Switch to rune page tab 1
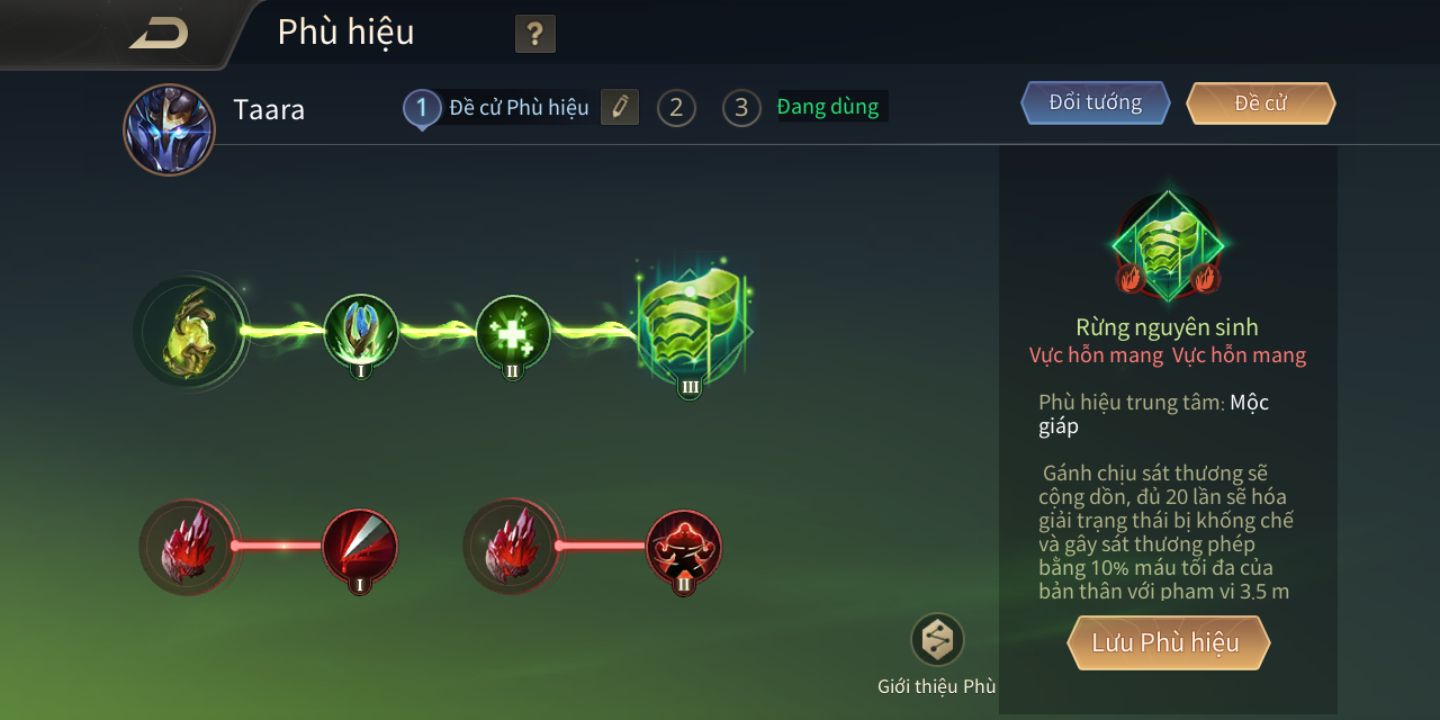Image resolution: width=1440 pixels, height=720 pixels. coord(422,108)
